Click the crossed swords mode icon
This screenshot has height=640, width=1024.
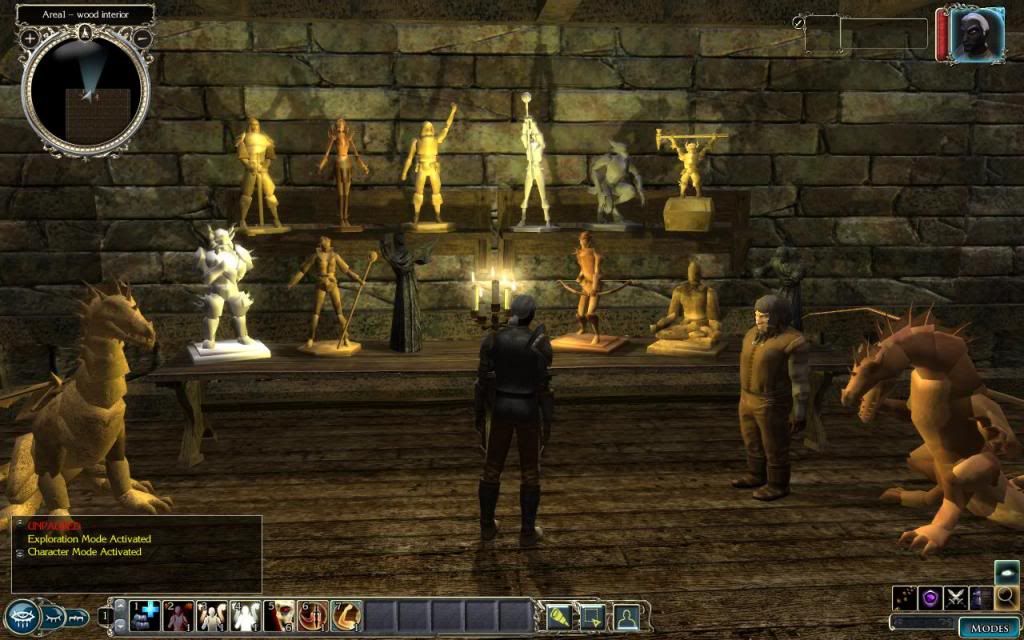tap(955, 598)
